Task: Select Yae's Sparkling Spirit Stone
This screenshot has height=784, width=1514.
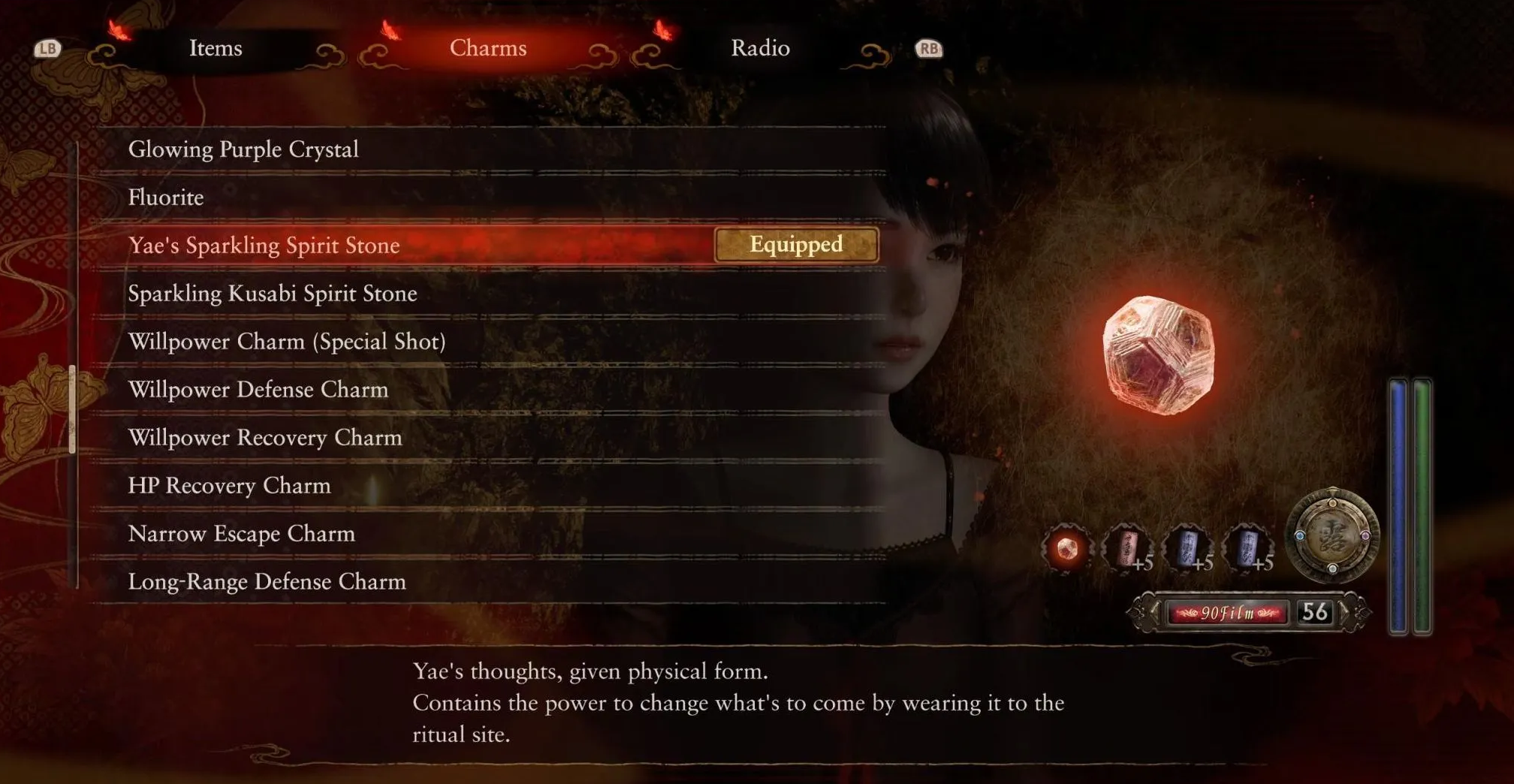Action: point(264,246)
